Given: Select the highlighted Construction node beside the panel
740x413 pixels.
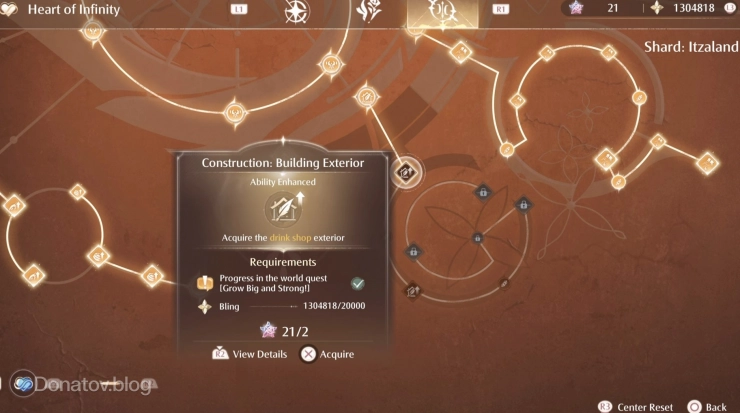Looking at the screenshot, I should (406, 172).
